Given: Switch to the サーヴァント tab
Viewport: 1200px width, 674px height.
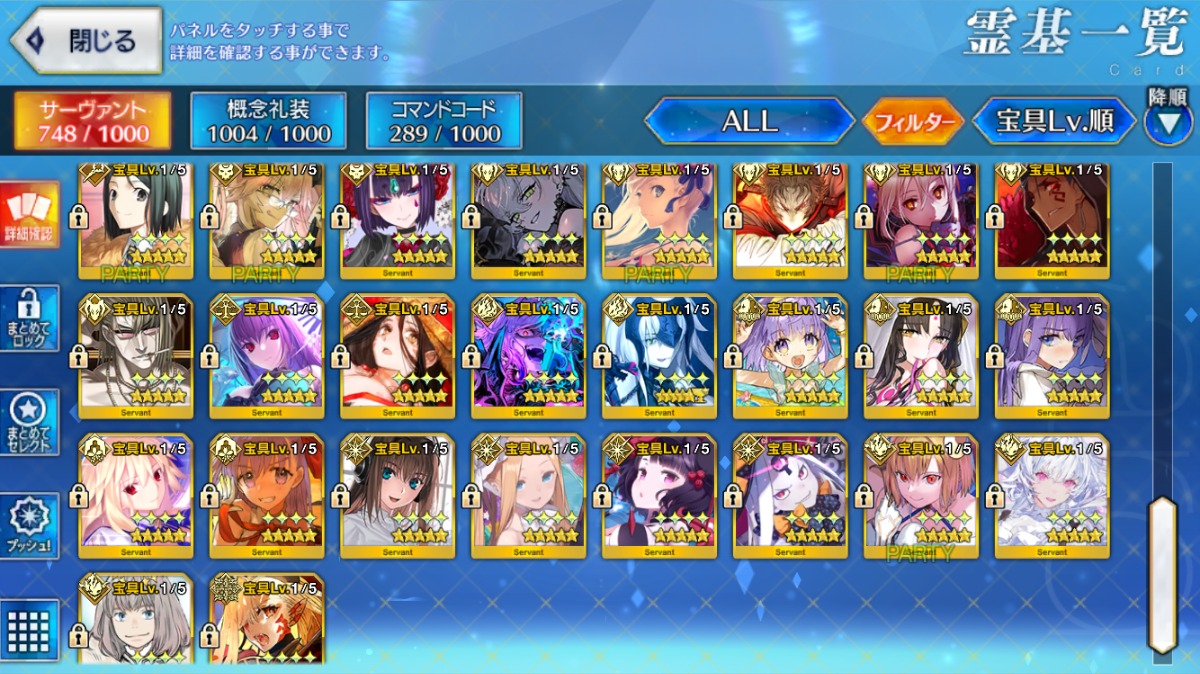Looking at the screenshot, I should click(x=92, y=122).
